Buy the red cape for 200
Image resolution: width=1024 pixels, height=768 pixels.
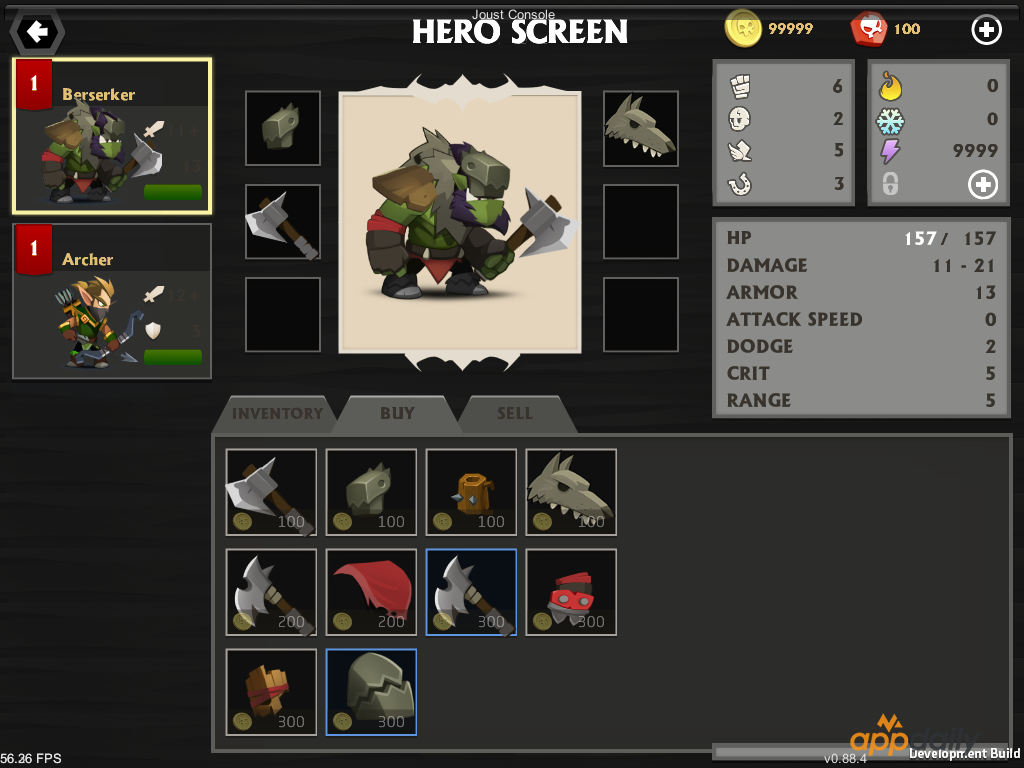(x=371, y=592)
